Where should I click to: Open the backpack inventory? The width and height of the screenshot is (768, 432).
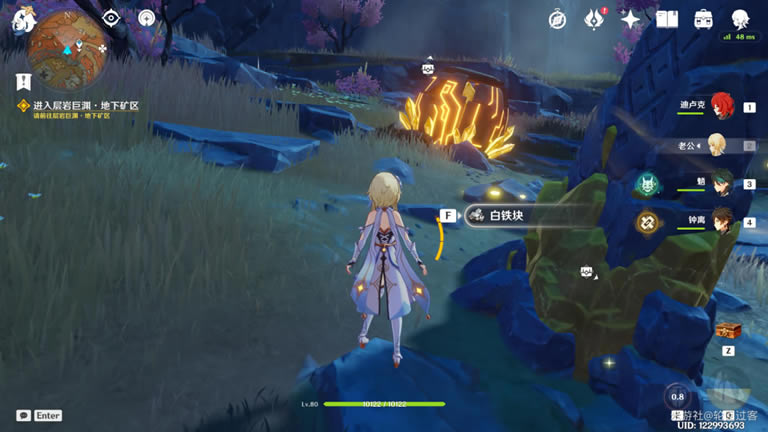[704, 19]
